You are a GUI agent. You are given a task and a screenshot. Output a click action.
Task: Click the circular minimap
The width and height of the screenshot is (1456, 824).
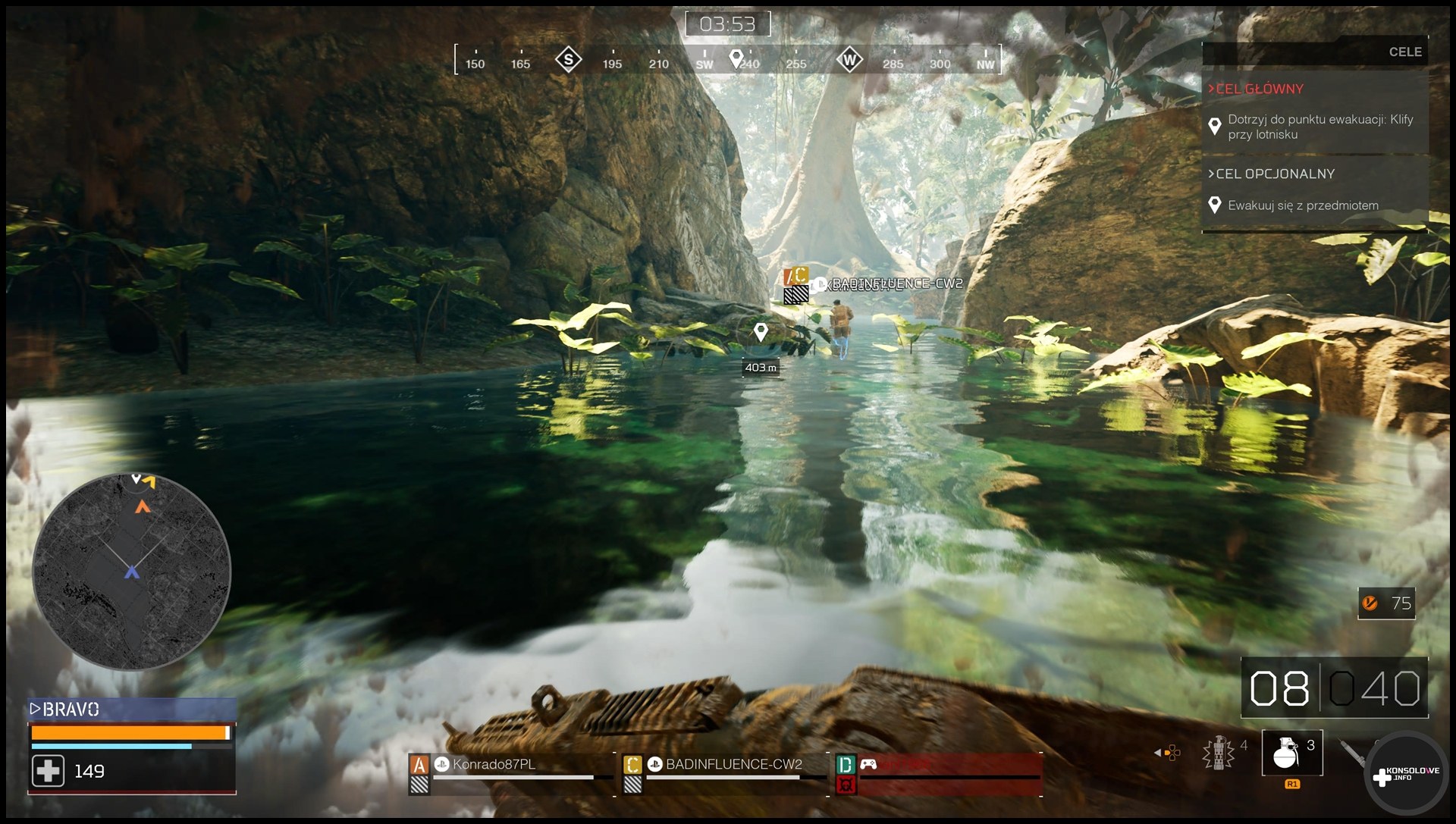(x=132, y=571)
